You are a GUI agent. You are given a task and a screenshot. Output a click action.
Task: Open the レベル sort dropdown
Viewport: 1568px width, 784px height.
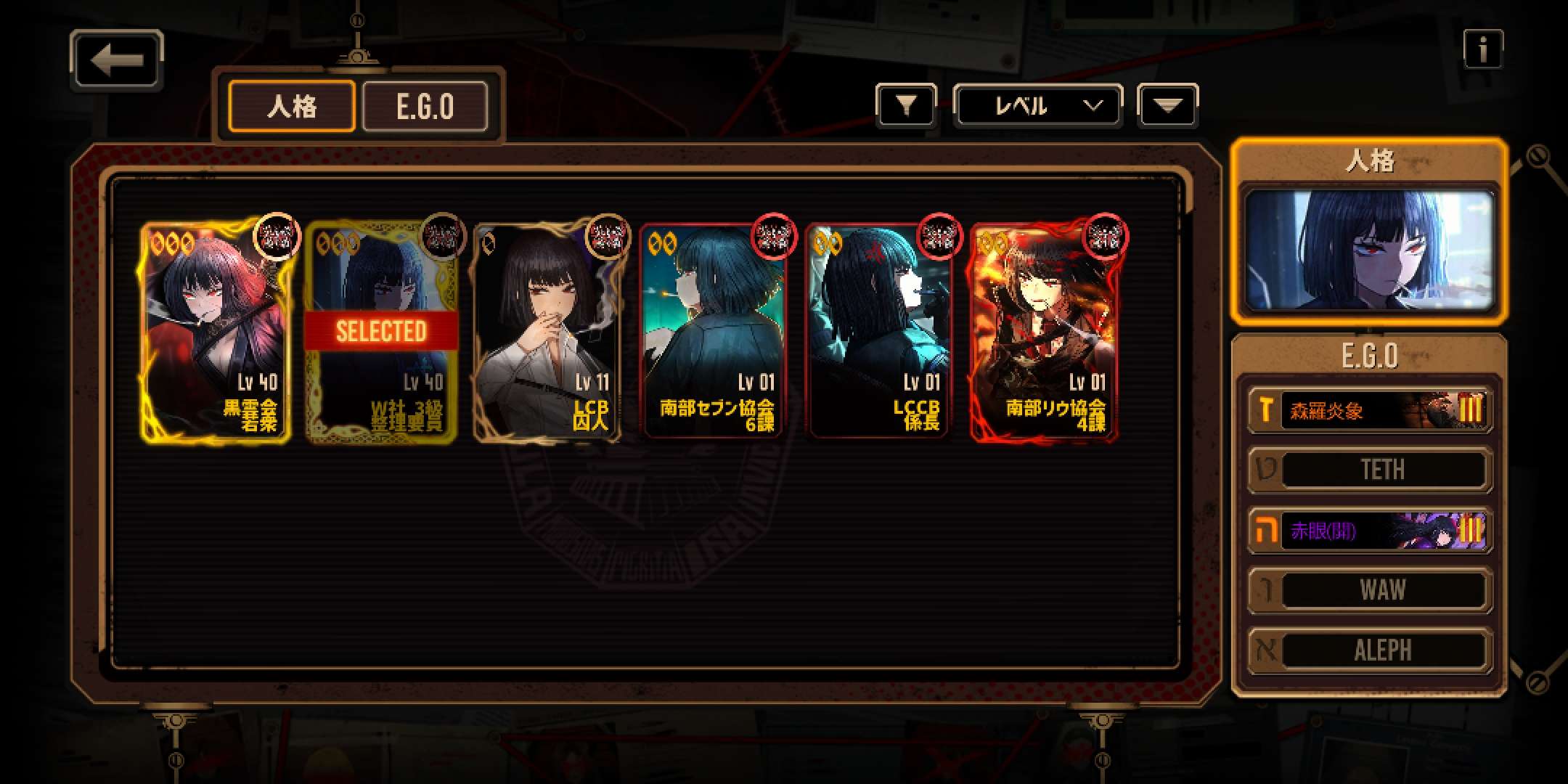point(1037,106)
